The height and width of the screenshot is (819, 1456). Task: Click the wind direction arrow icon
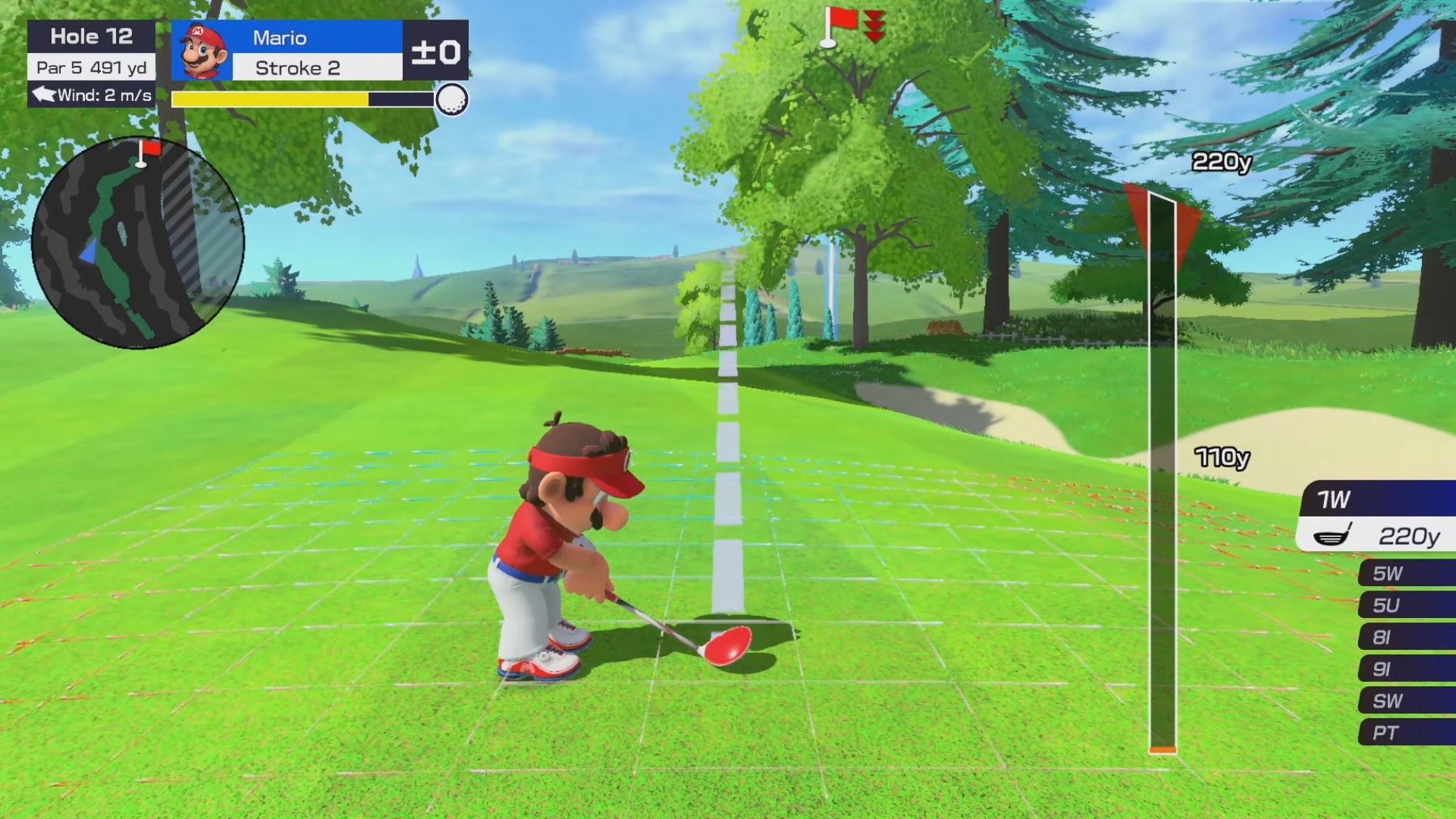45,94
